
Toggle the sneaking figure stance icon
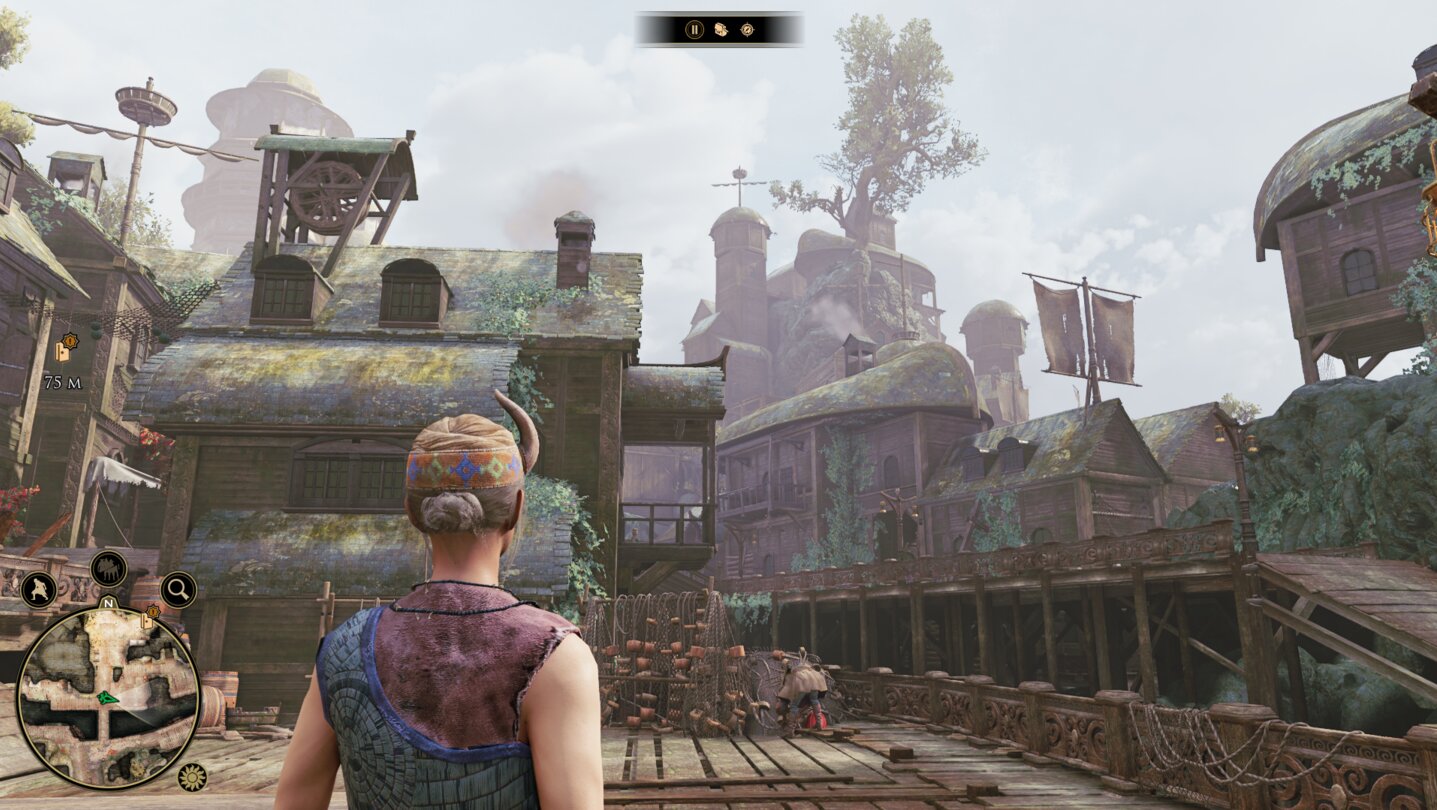(x=38, y=589)
